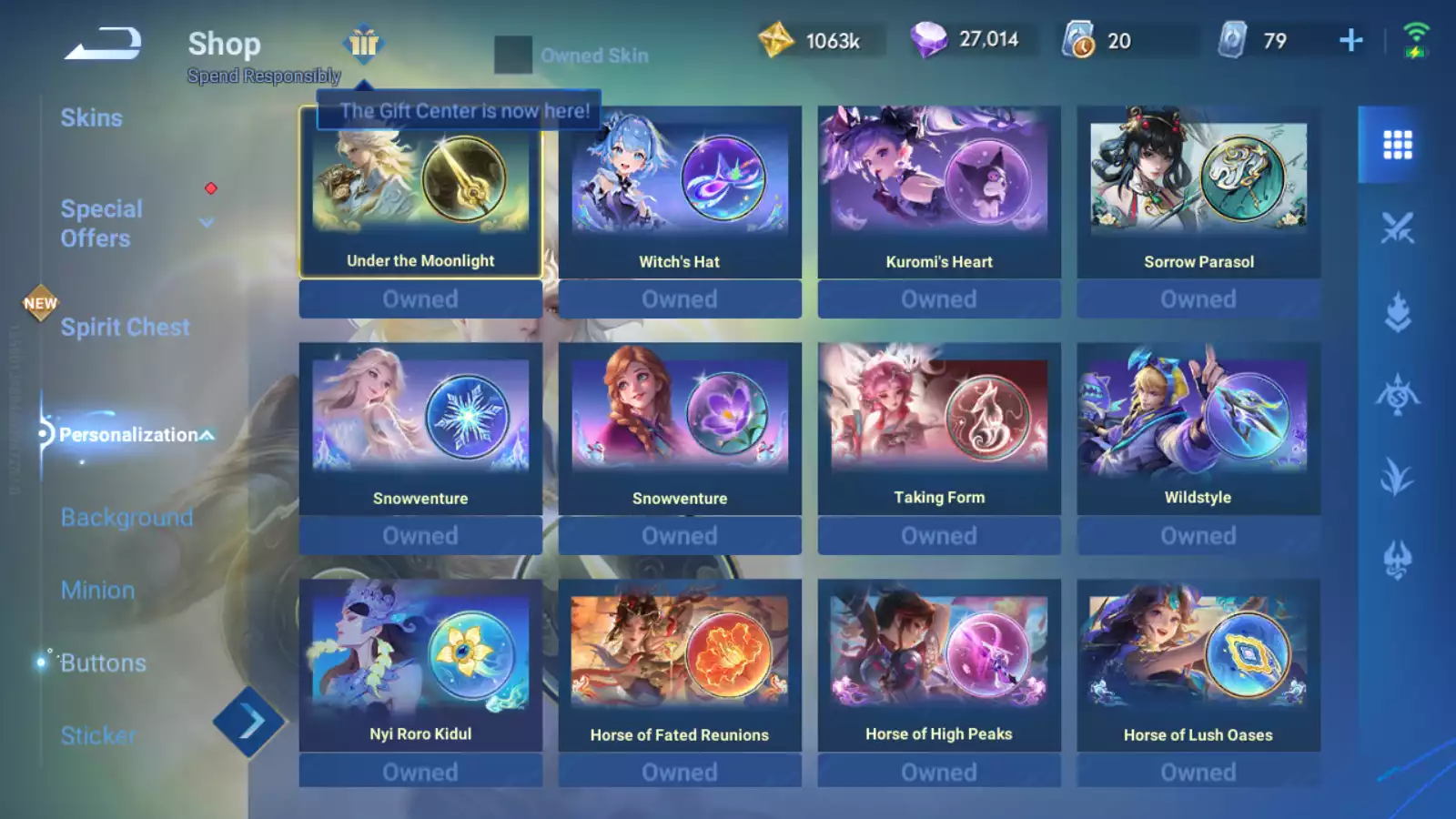Open the Skins shop category
Viewport: 1456px width, 819px height.
pyautogui.click(x=91, y=118)
